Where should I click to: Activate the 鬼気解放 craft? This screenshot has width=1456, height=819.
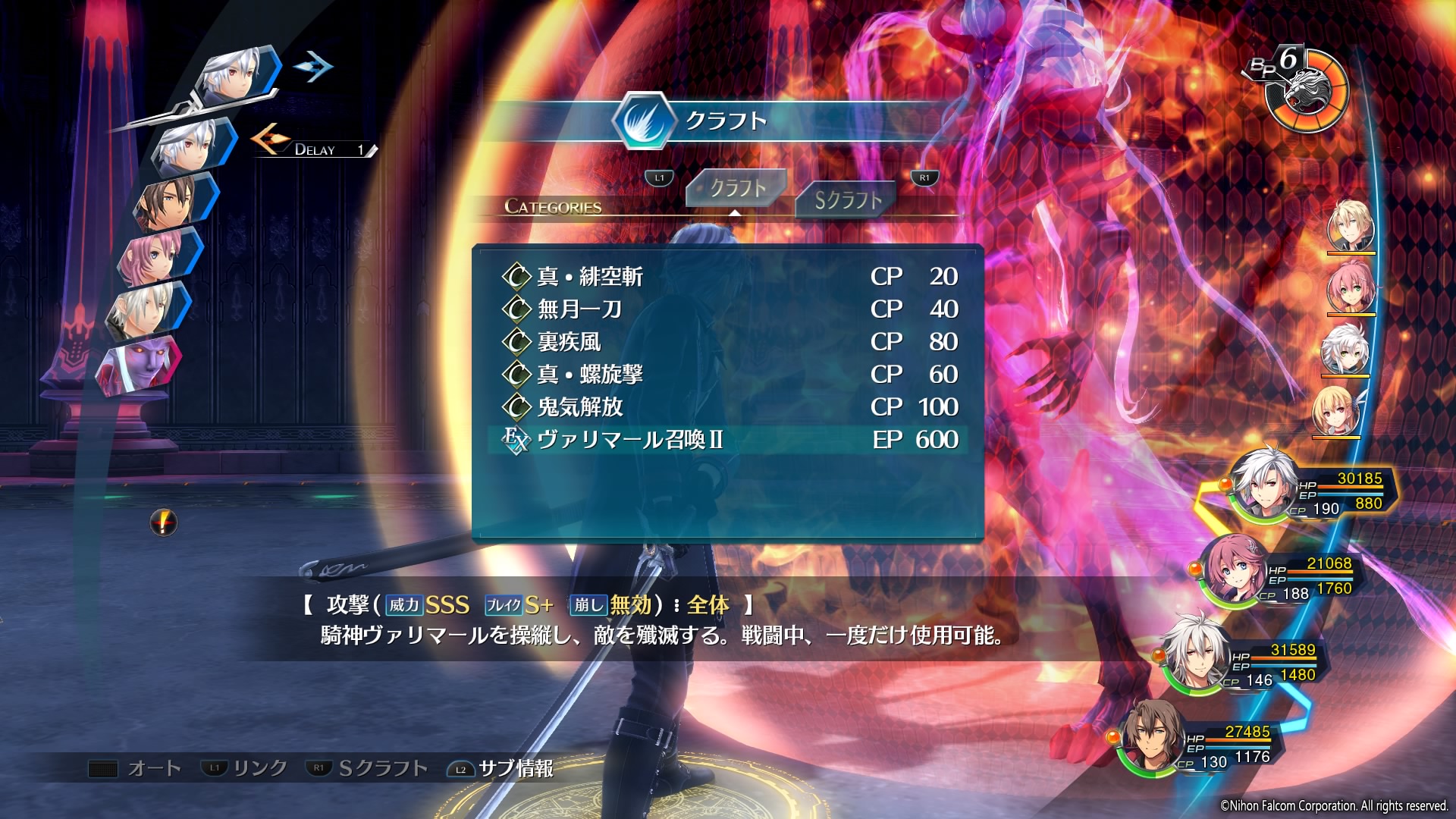pos(580,407)
